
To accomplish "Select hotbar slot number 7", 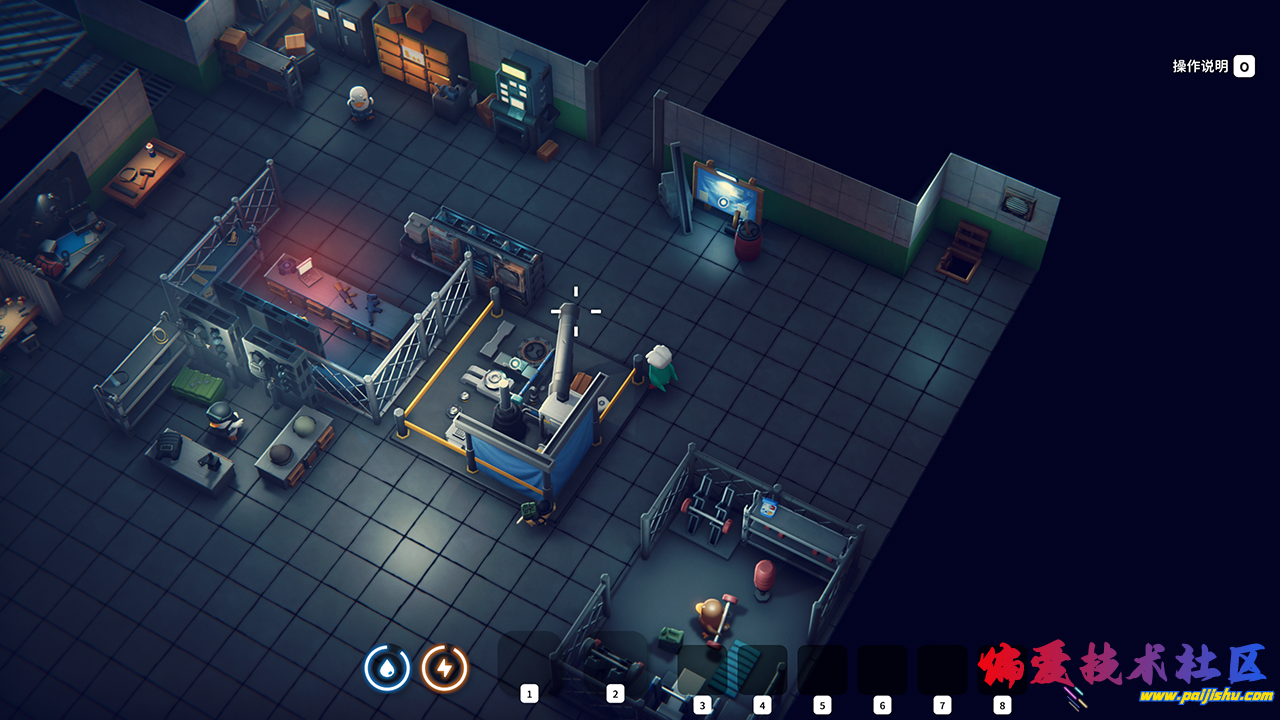I will click(x=942, y=672).
